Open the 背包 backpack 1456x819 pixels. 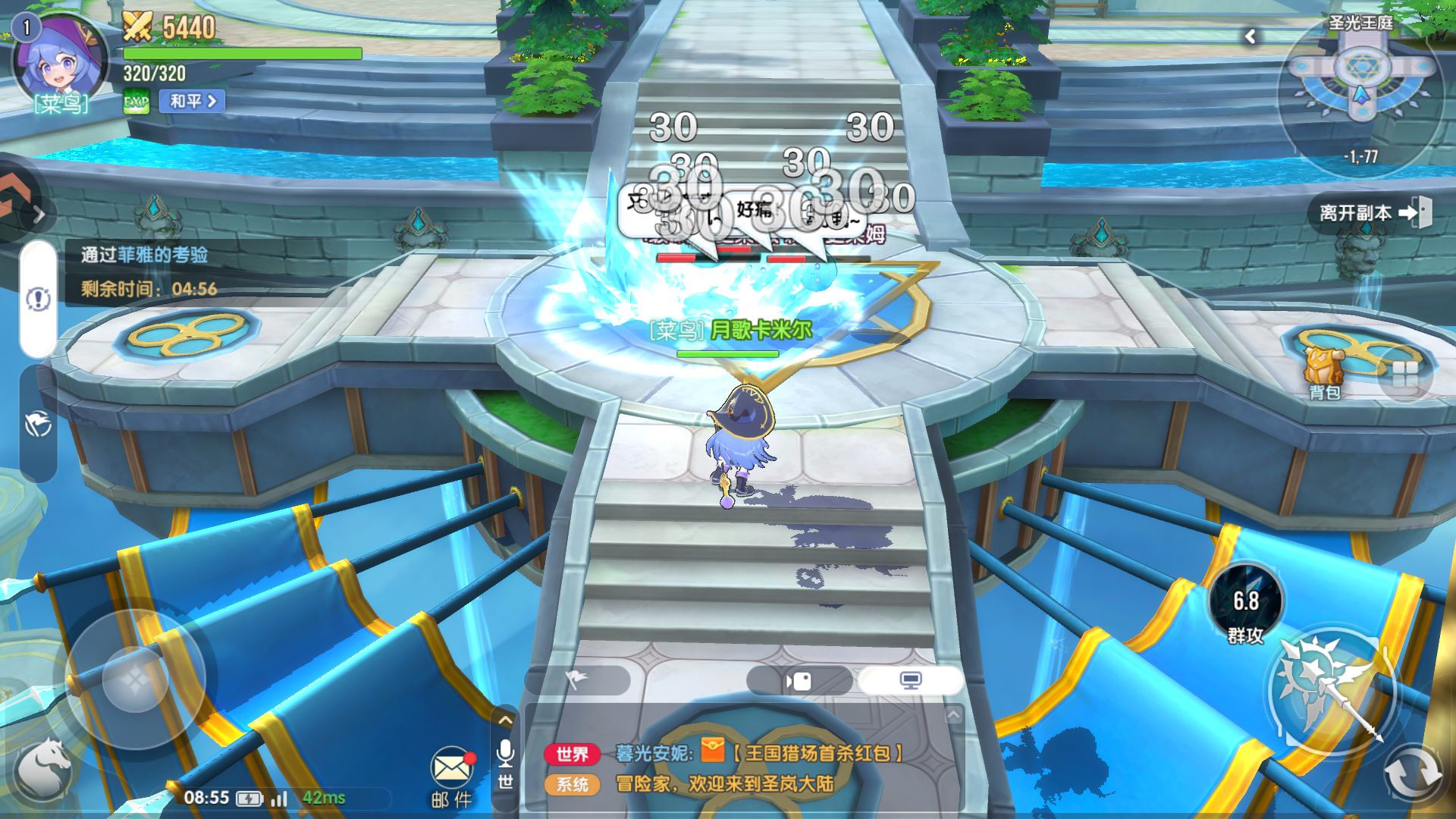(1324, 372)
